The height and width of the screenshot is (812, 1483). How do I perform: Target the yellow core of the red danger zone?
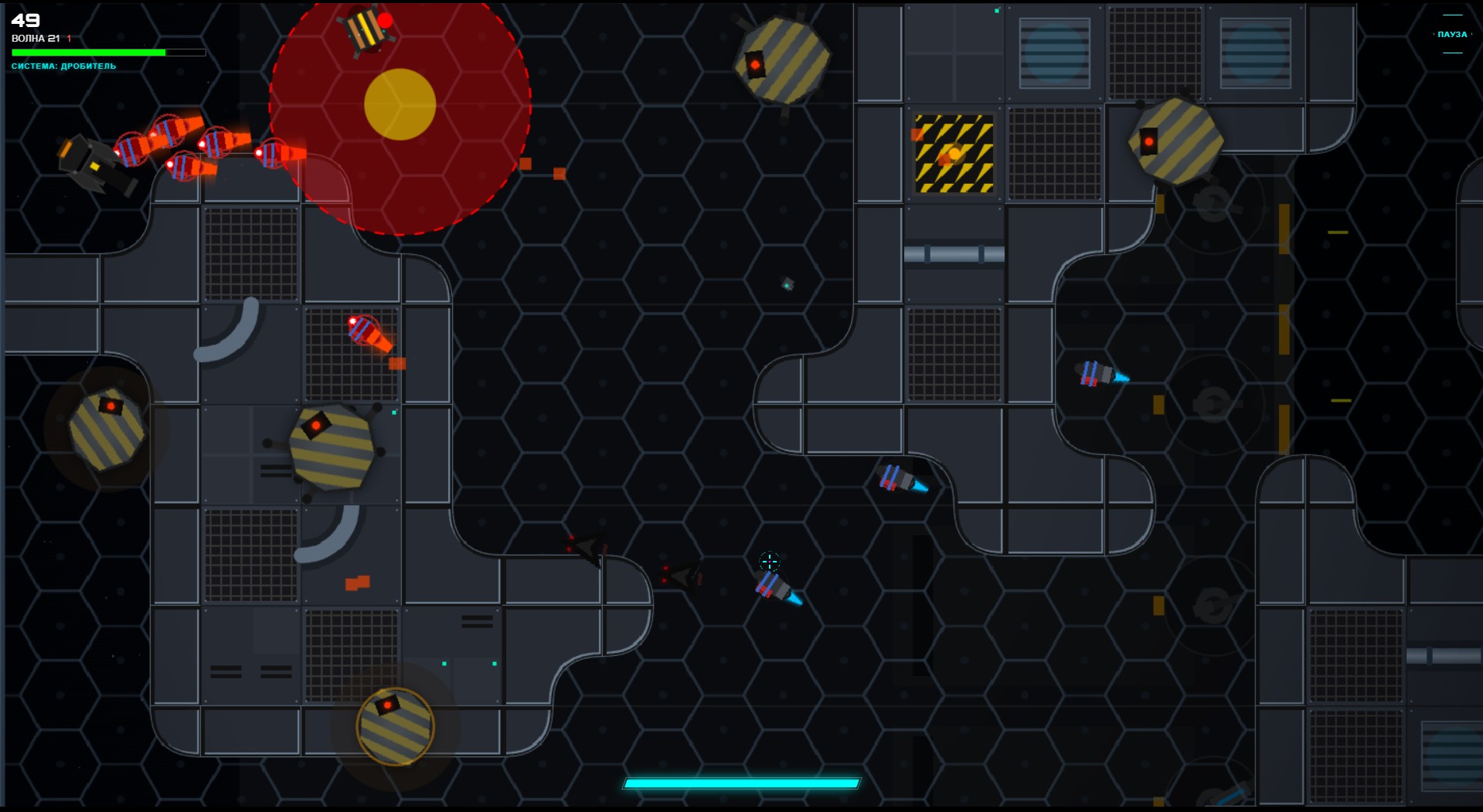coord(399,103)
